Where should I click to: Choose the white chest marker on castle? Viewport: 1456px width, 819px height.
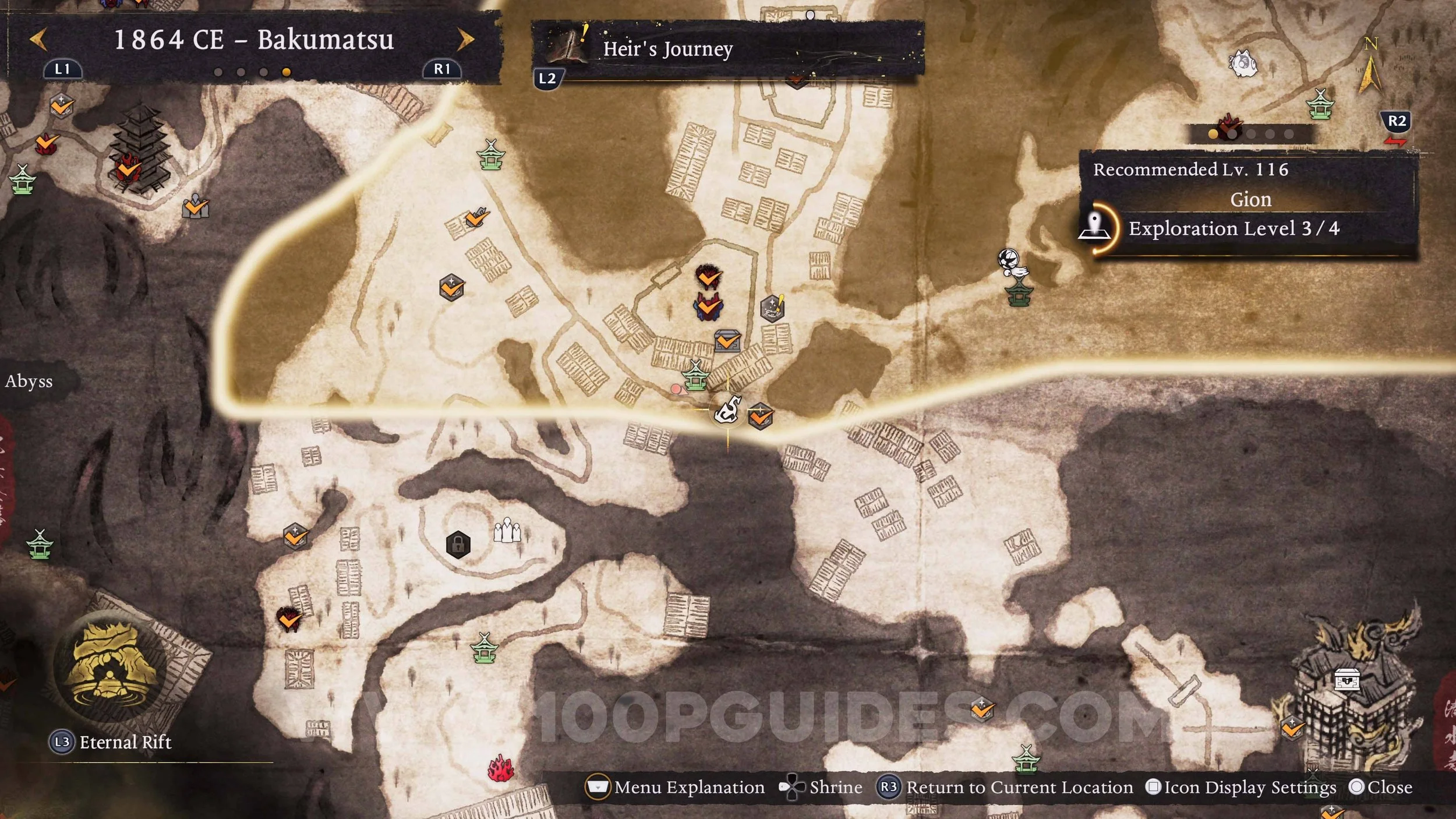[1347, 679]
